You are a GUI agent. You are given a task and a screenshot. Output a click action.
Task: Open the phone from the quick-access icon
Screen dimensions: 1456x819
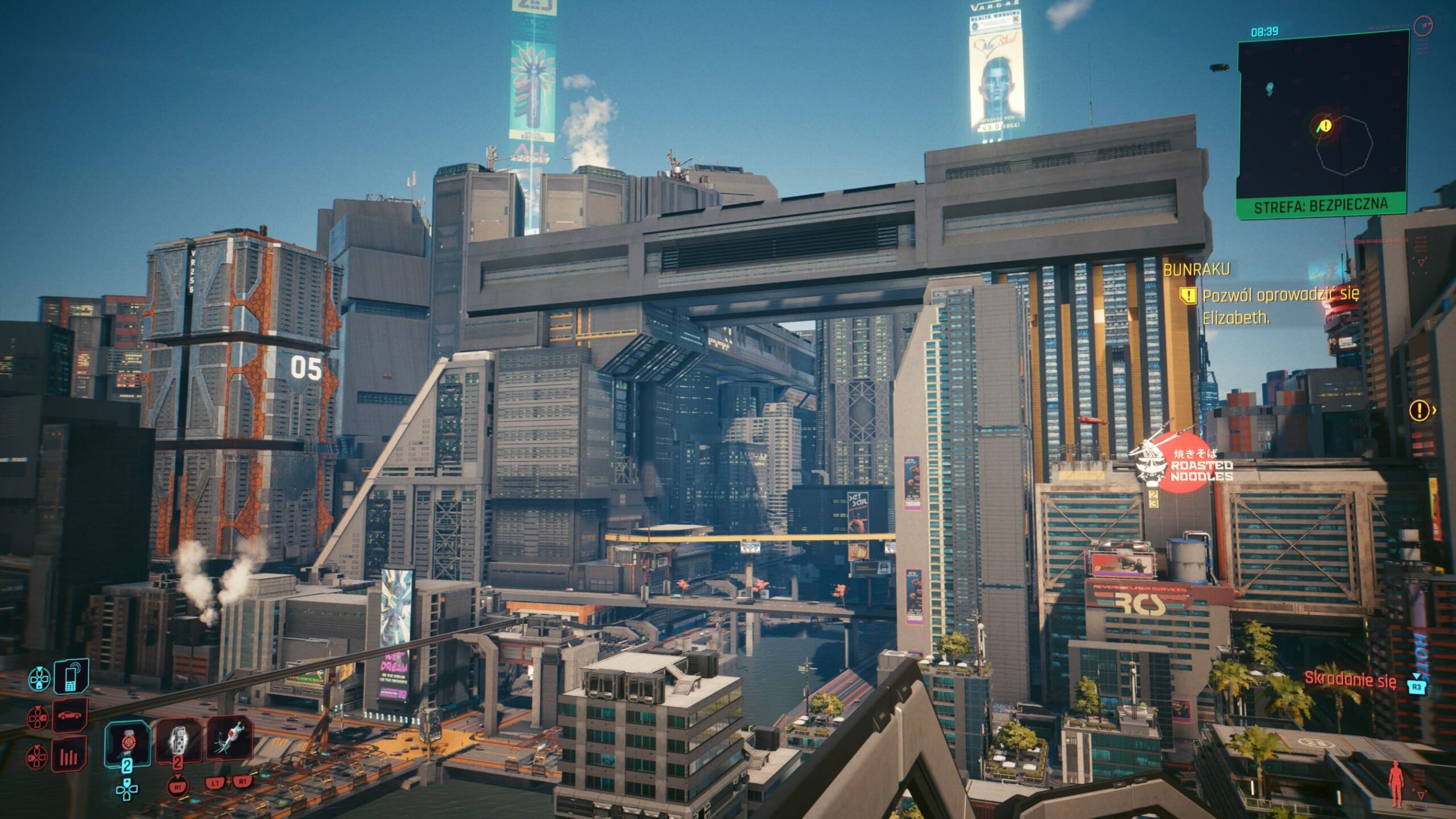click(x=72, y=676)
